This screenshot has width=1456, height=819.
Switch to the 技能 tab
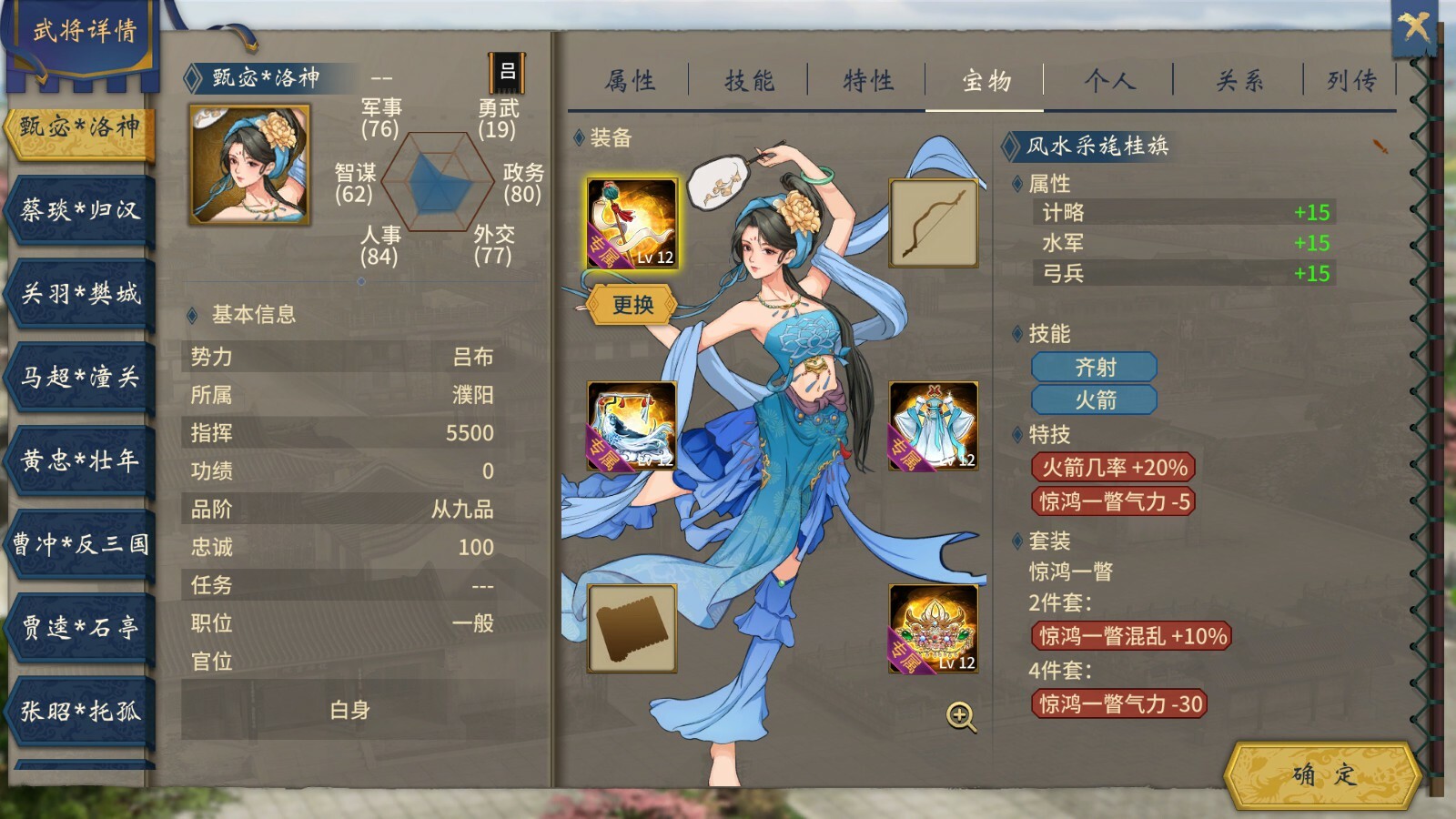(x=748, y=81)
